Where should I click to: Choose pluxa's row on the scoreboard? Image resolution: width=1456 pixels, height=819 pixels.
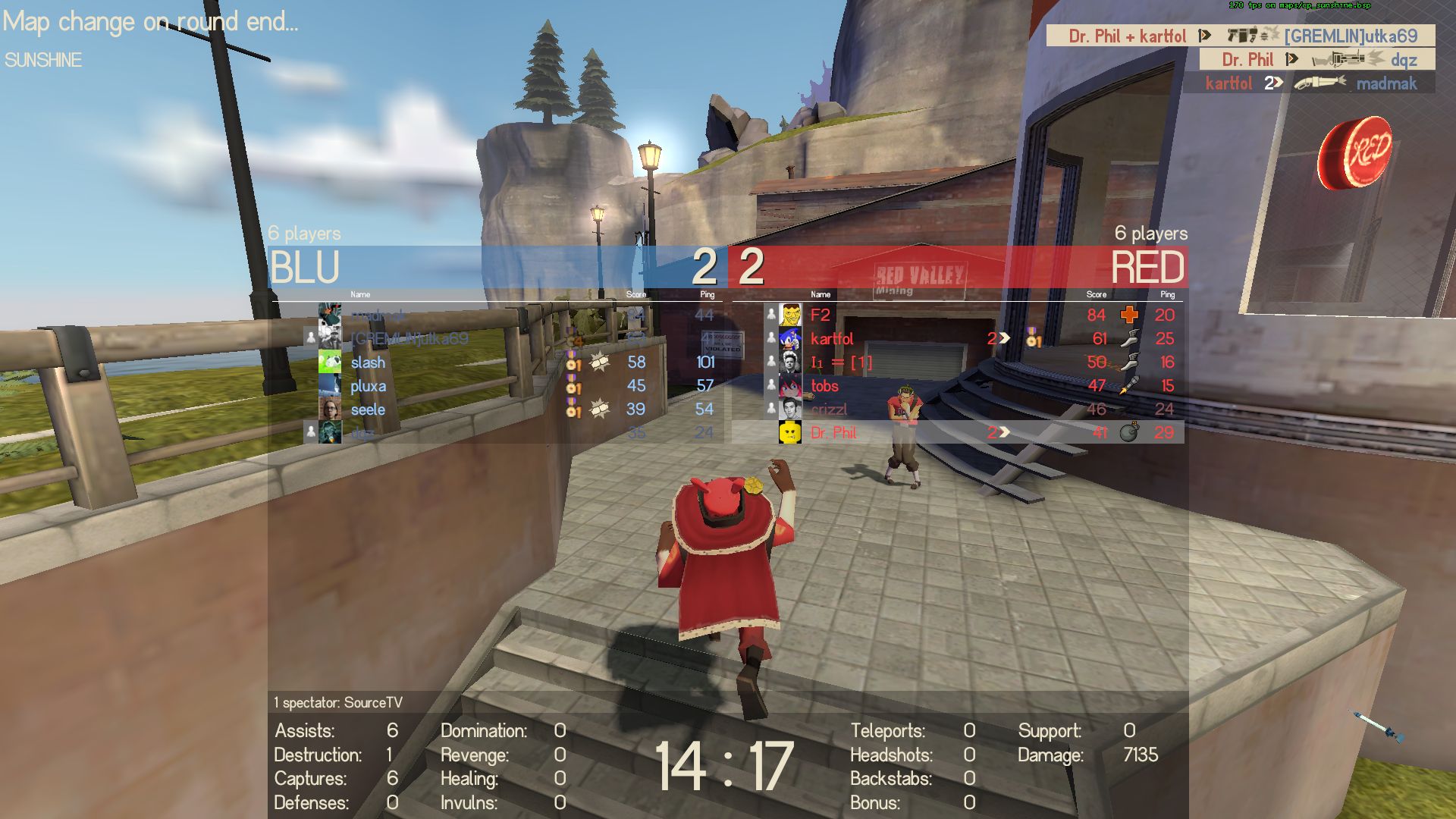pos(369,386)
